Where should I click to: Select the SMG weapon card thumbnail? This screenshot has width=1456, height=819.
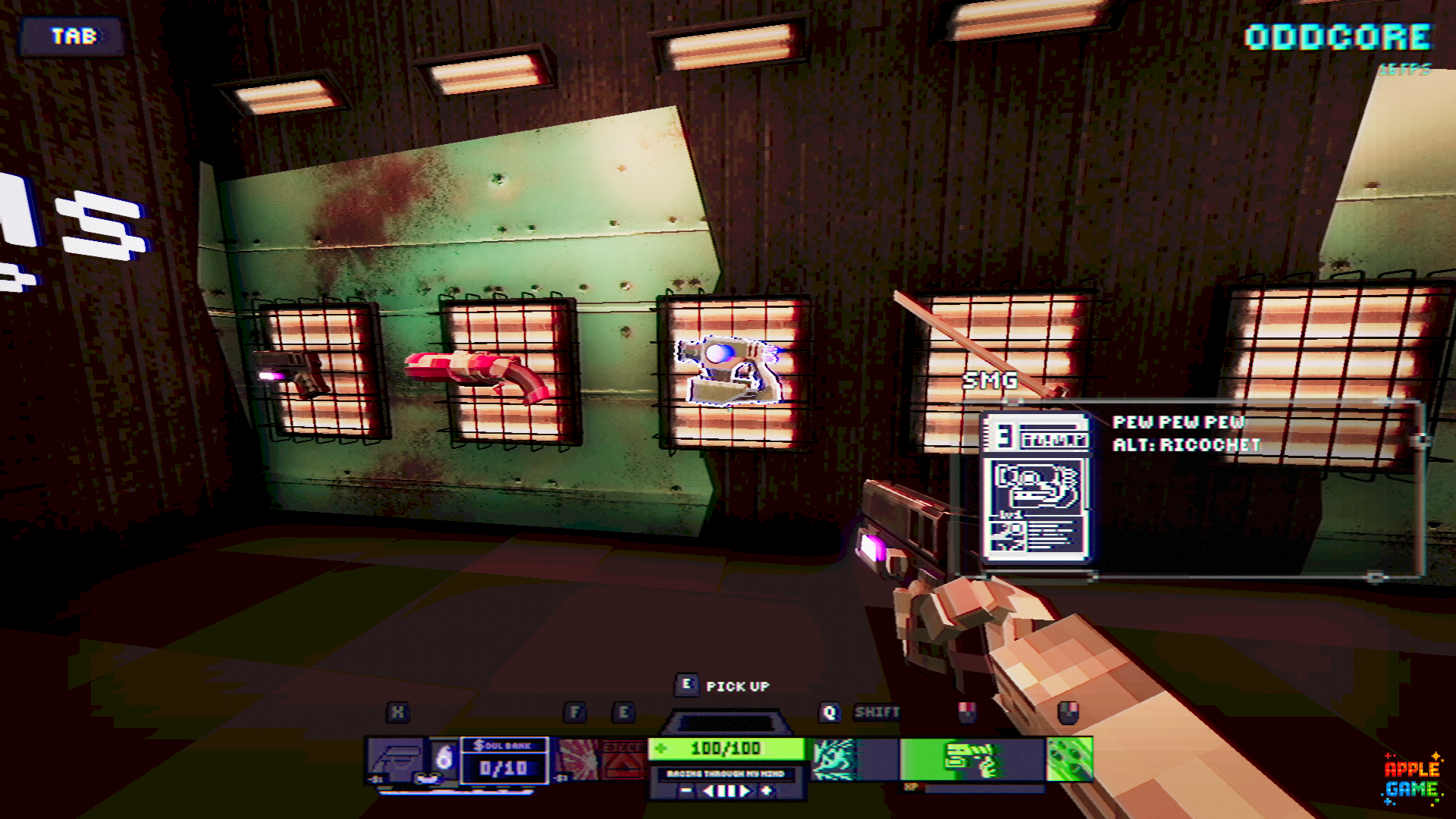1035,486
